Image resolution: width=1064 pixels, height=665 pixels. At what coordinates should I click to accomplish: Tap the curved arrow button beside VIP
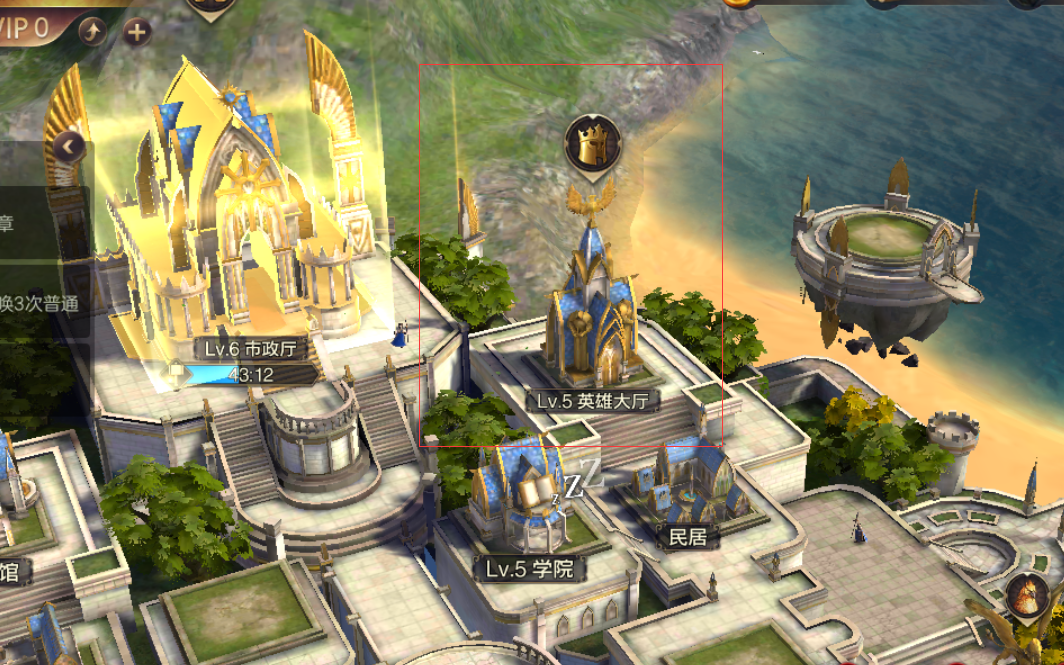pyautogui.click(x=93, y=32)
